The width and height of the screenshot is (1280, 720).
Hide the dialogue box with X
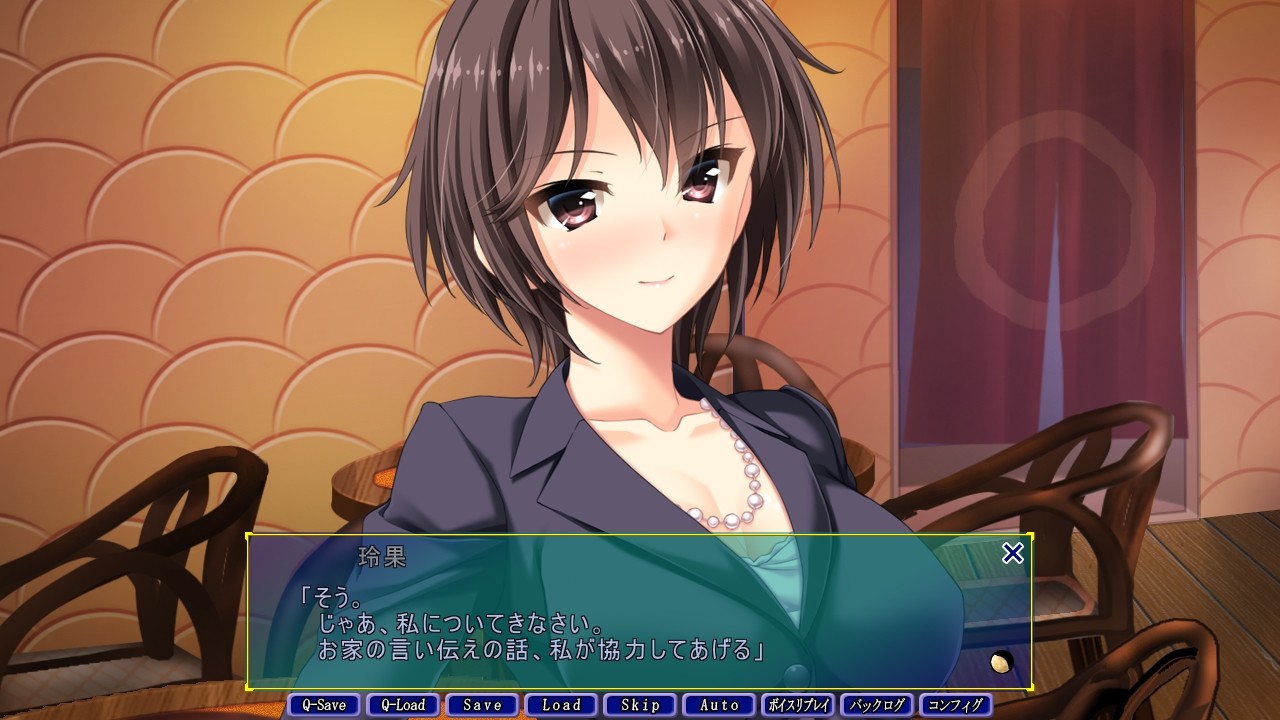coord(1013,553)
